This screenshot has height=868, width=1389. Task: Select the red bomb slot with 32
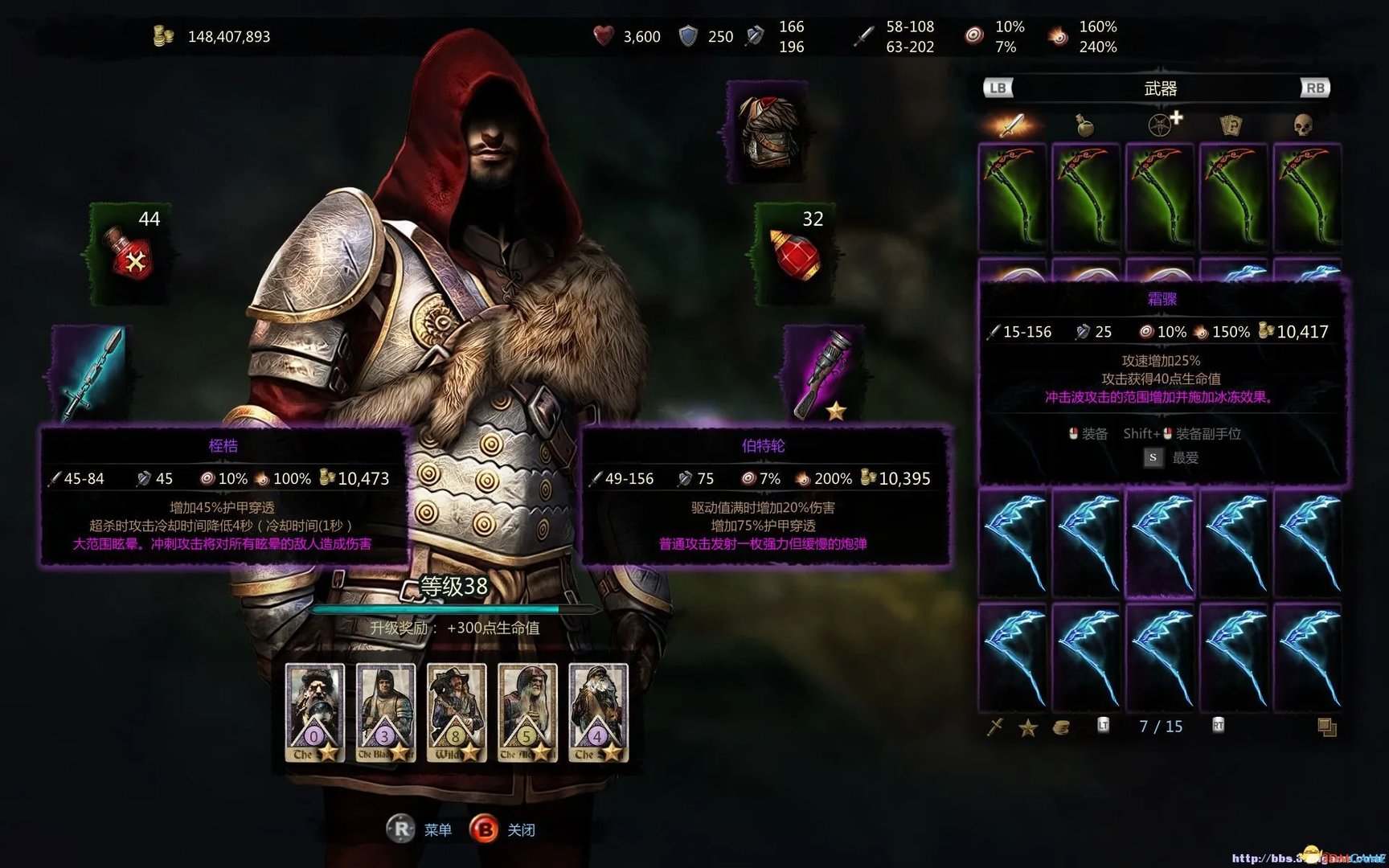[x=796, y=253]
